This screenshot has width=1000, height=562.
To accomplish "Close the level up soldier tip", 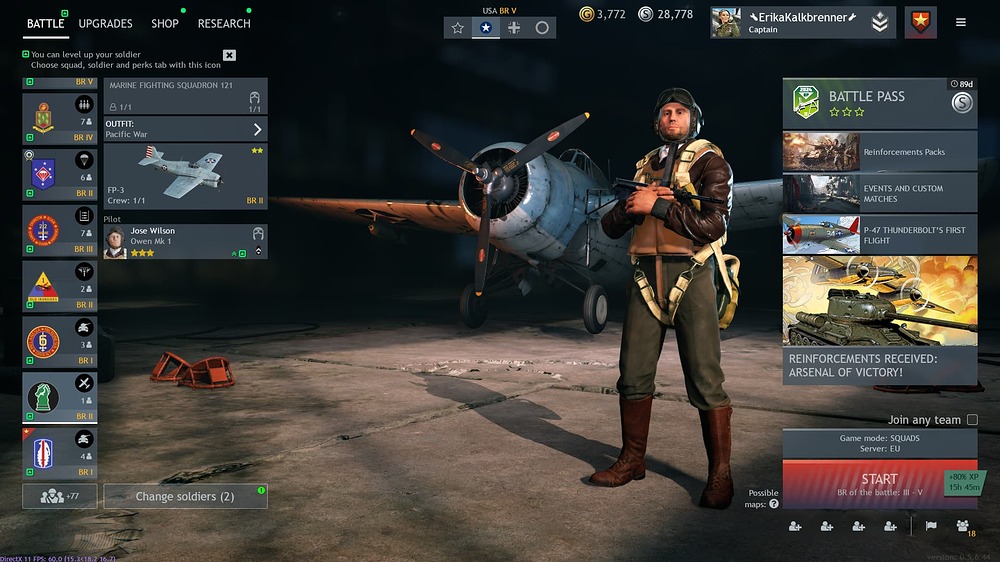I will (x=229, y=55).
